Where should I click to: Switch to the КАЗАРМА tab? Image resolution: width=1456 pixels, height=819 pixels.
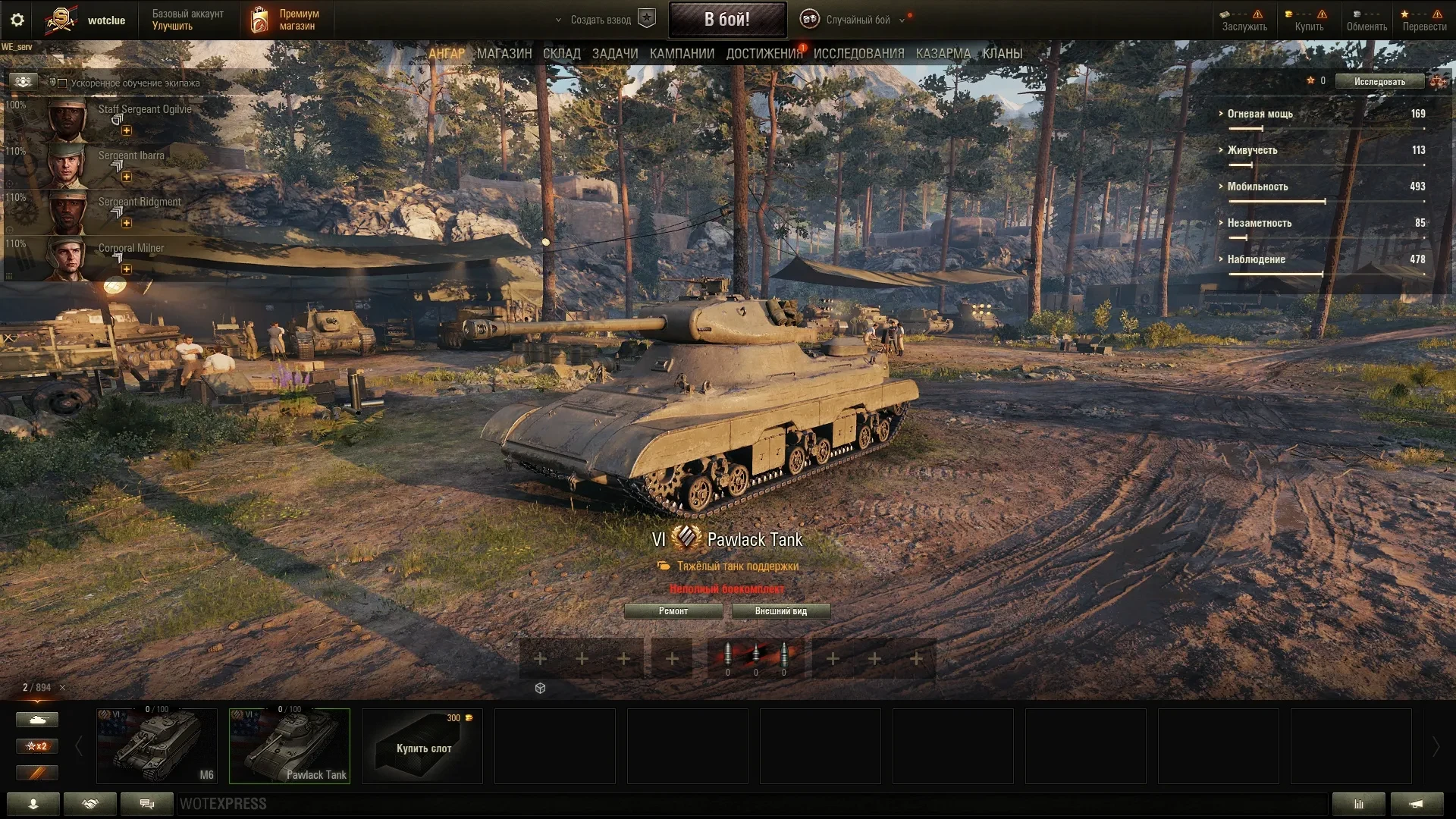point(943,54)
